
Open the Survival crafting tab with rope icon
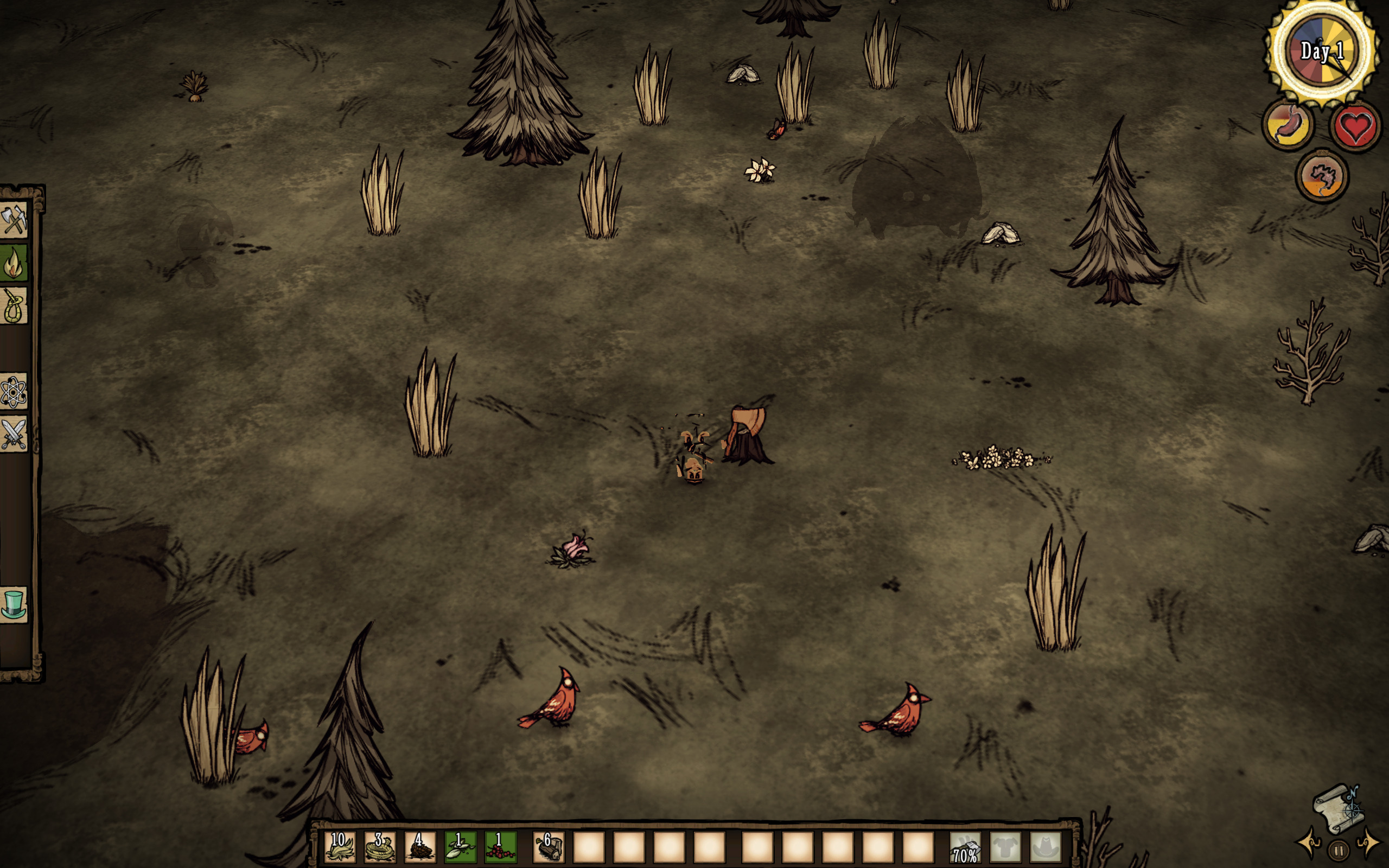pyautogui.click(x=14, y=306)
